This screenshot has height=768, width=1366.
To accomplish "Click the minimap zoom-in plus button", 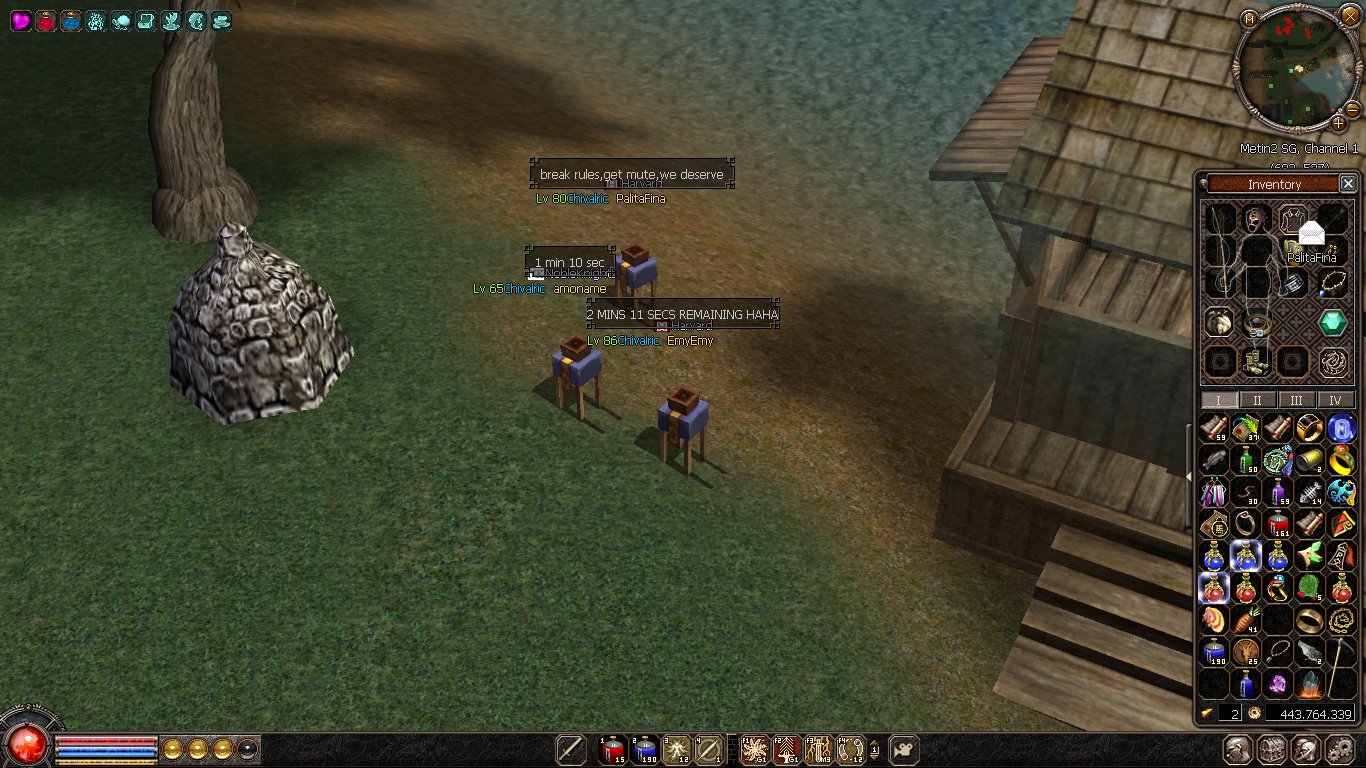I will click(1338, 124).
